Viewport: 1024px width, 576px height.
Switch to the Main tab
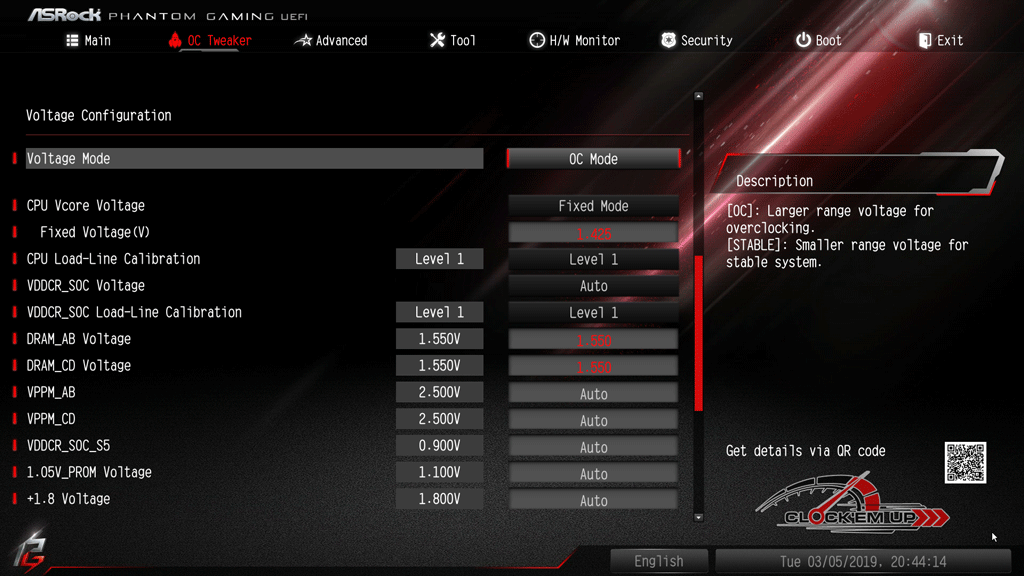[x=88, y=41]
